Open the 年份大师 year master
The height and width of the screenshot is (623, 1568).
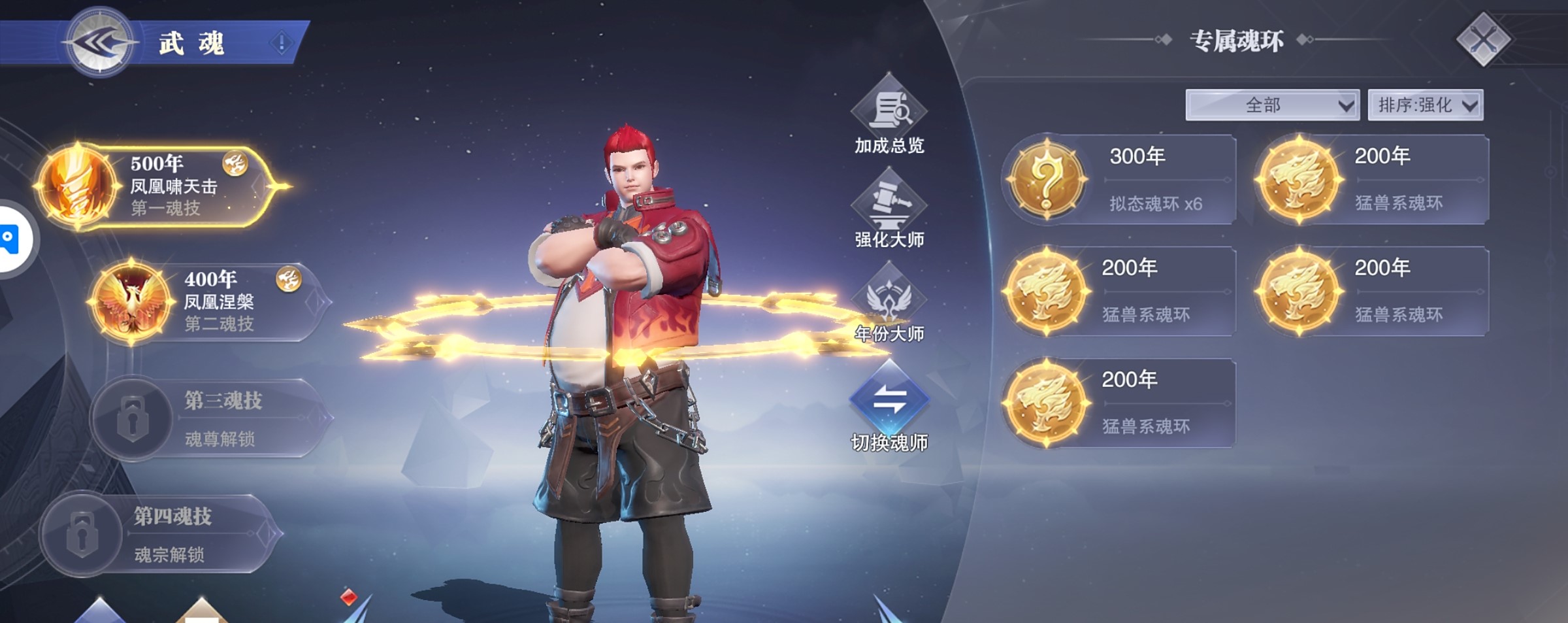pyautogui.click(x=889, y=304)
